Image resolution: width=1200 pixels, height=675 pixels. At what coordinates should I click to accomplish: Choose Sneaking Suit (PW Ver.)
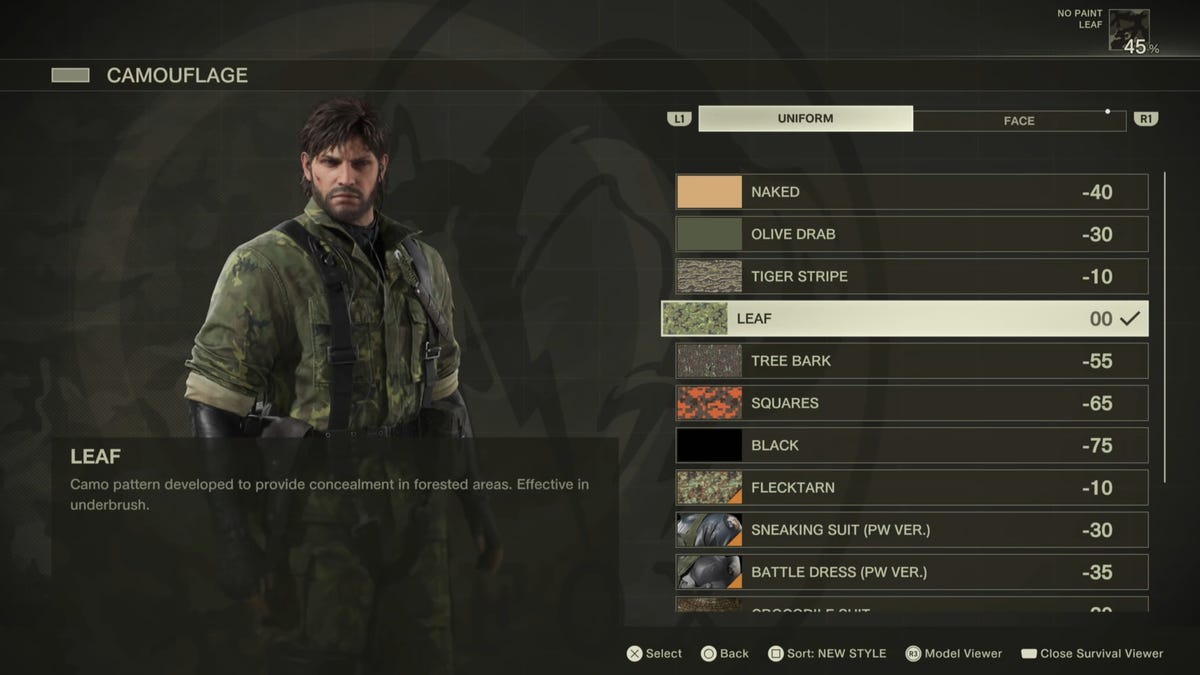[x=911, y=530]
